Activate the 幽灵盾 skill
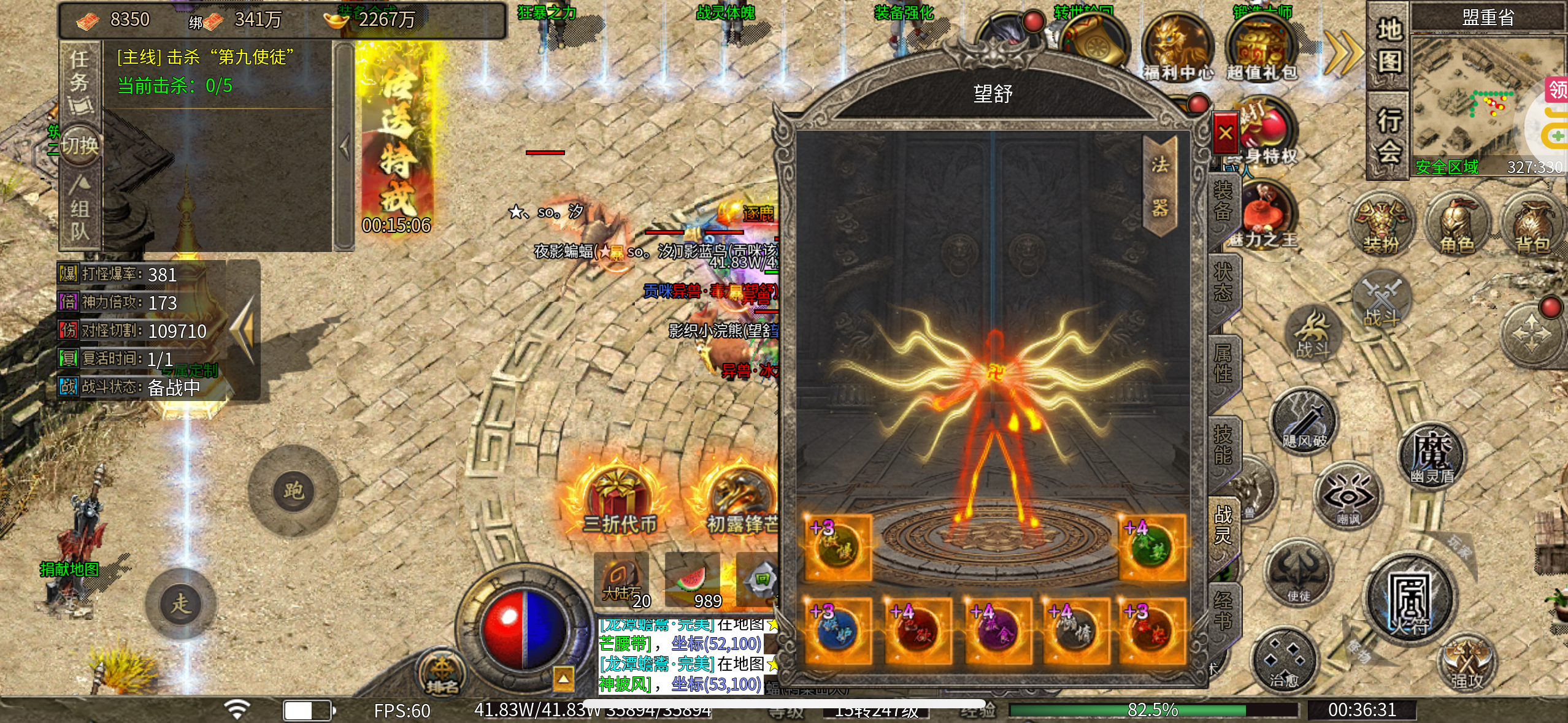 pos(1432,454)
